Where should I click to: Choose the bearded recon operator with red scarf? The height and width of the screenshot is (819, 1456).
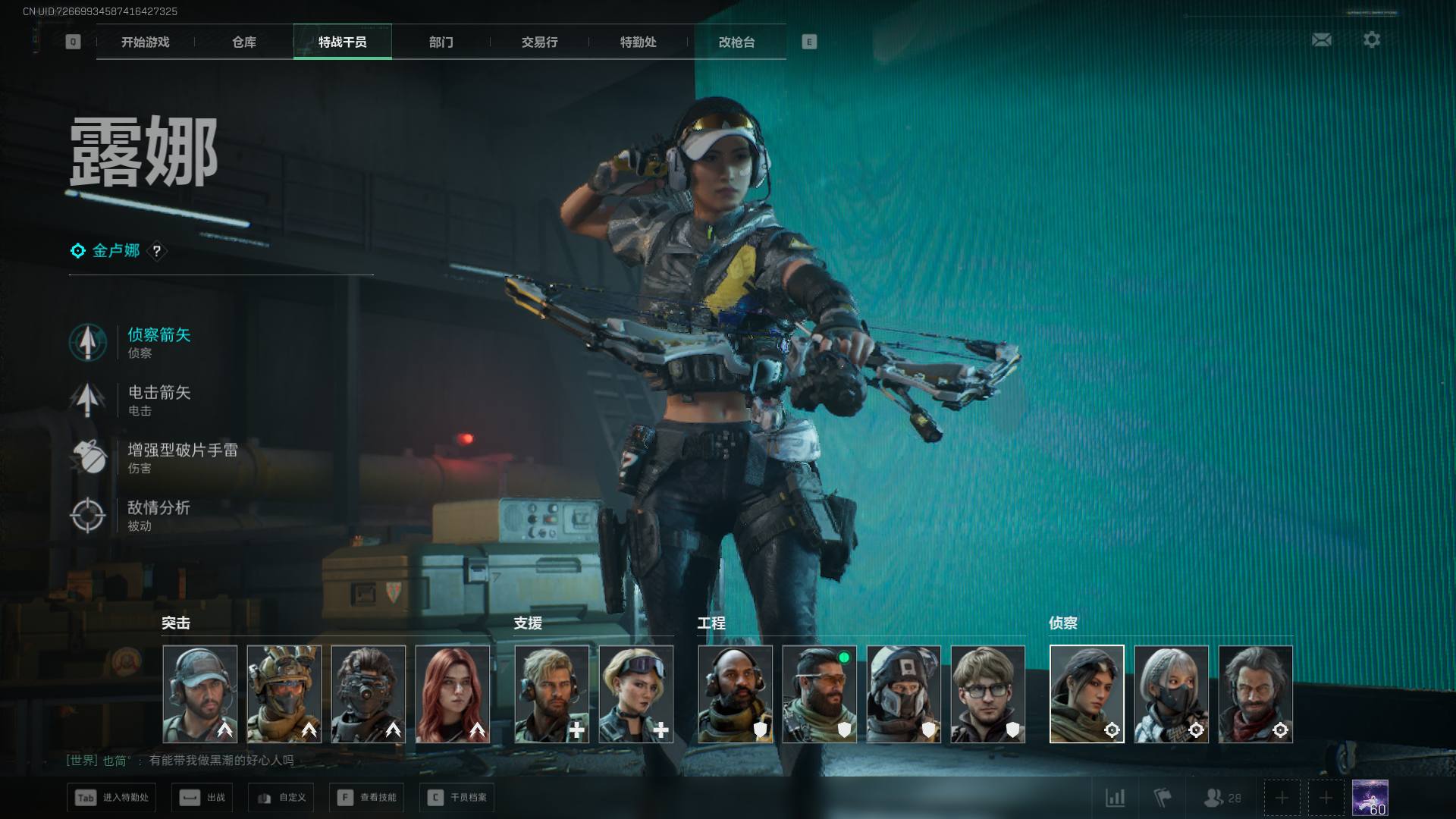1255,694
